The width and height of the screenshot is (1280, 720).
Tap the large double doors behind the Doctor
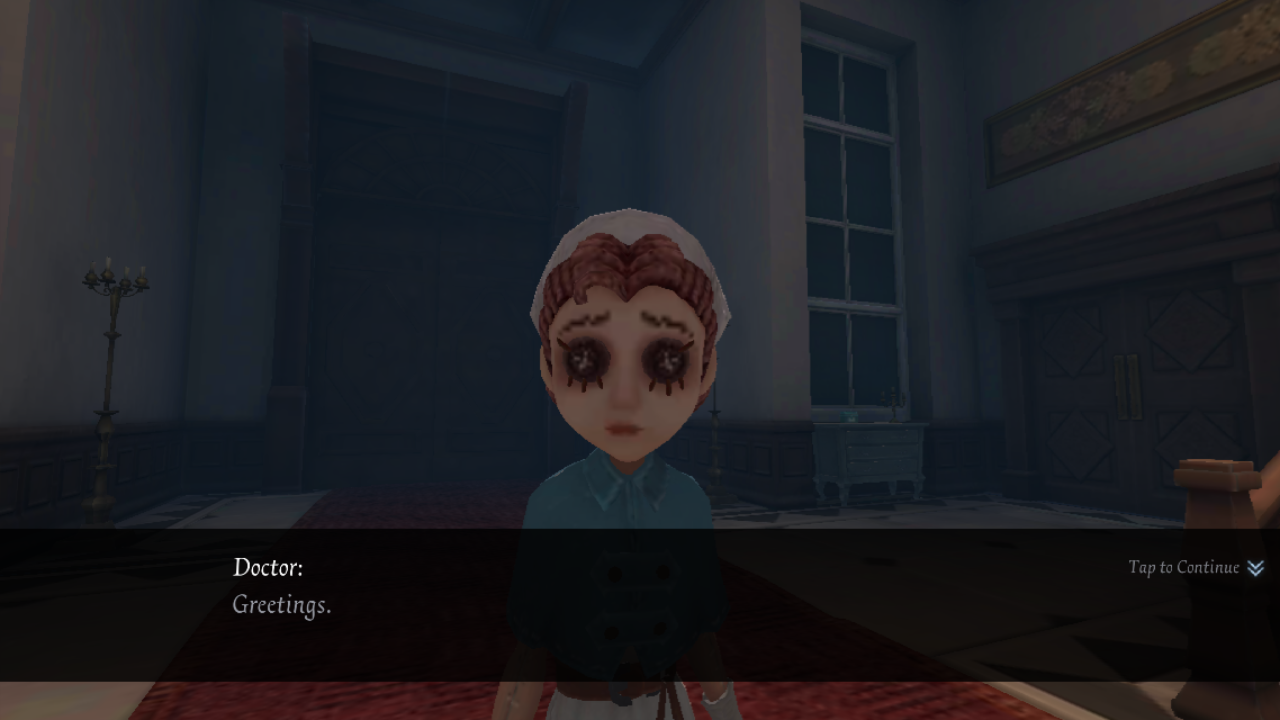coord(400,250)
